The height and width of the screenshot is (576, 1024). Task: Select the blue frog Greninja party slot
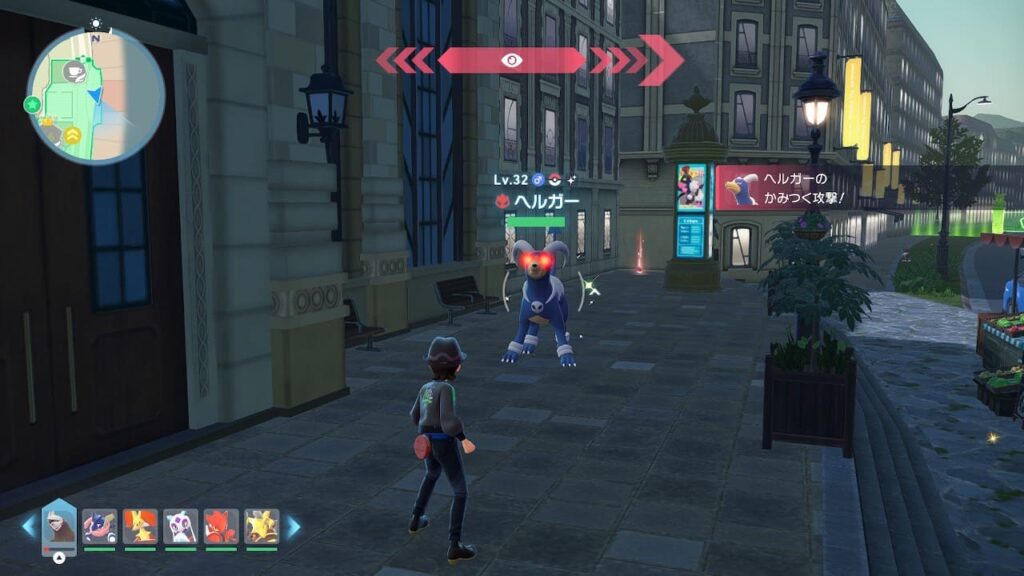coord(99,526)
